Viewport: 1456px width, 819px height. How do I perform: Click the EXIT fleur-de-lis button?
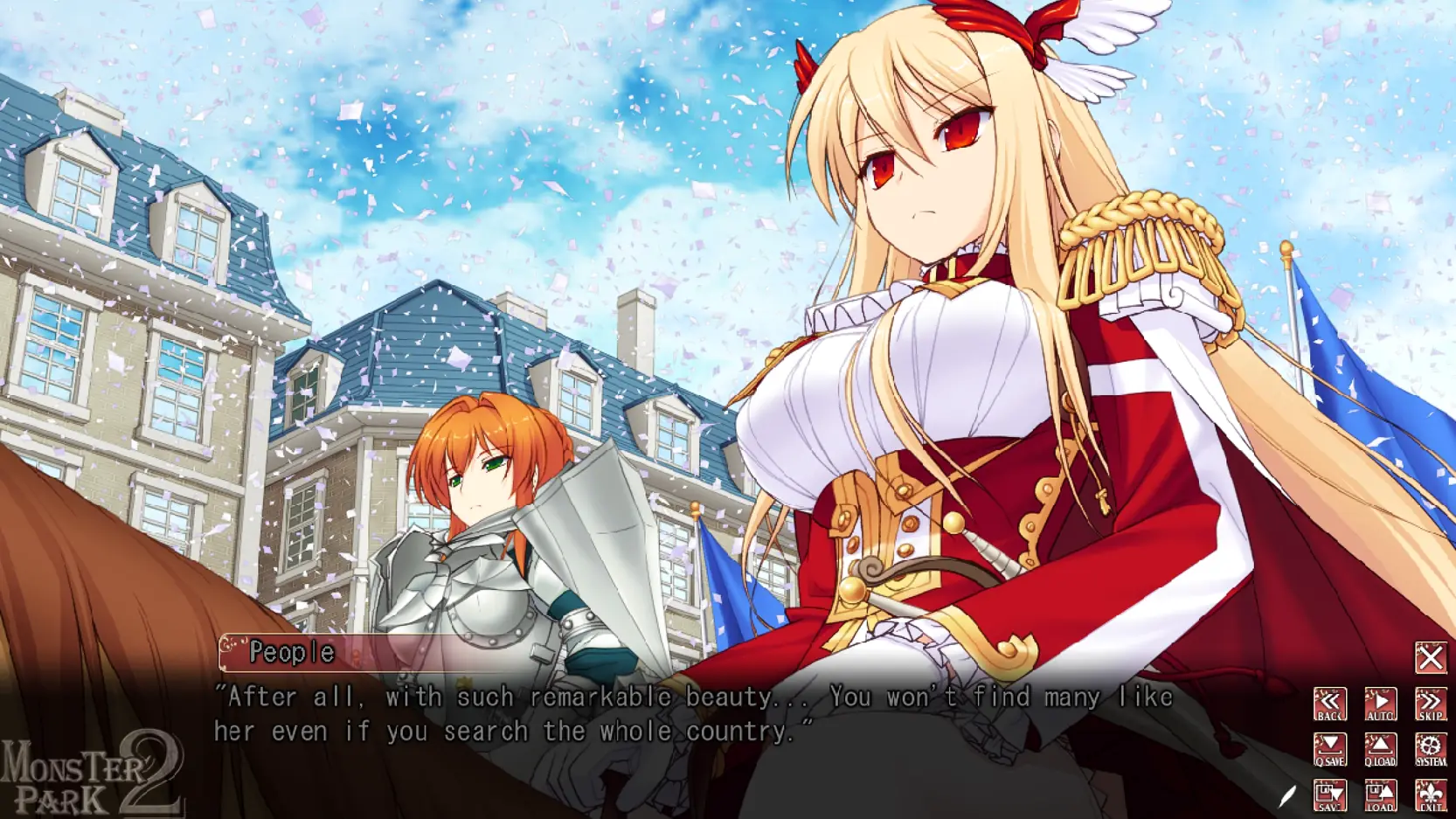tap(1431, 795)
